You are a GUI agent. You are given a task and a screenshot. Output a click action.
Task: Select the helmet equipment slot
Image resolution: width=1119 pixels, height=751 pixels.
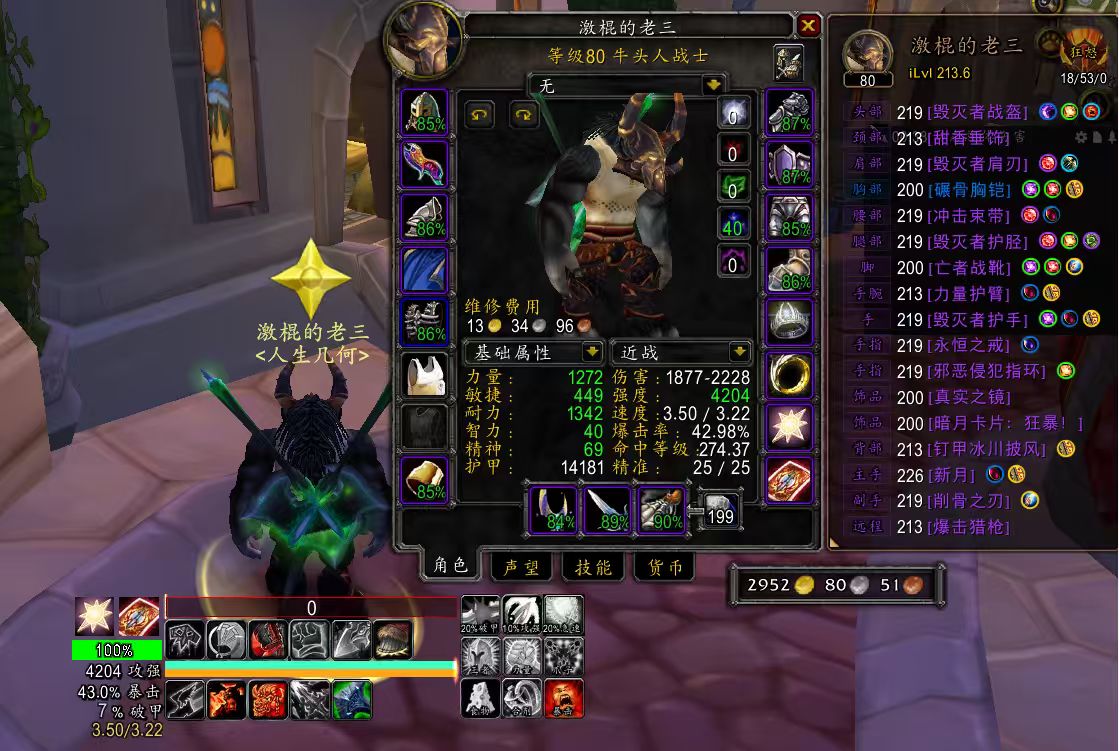point(424,113)
